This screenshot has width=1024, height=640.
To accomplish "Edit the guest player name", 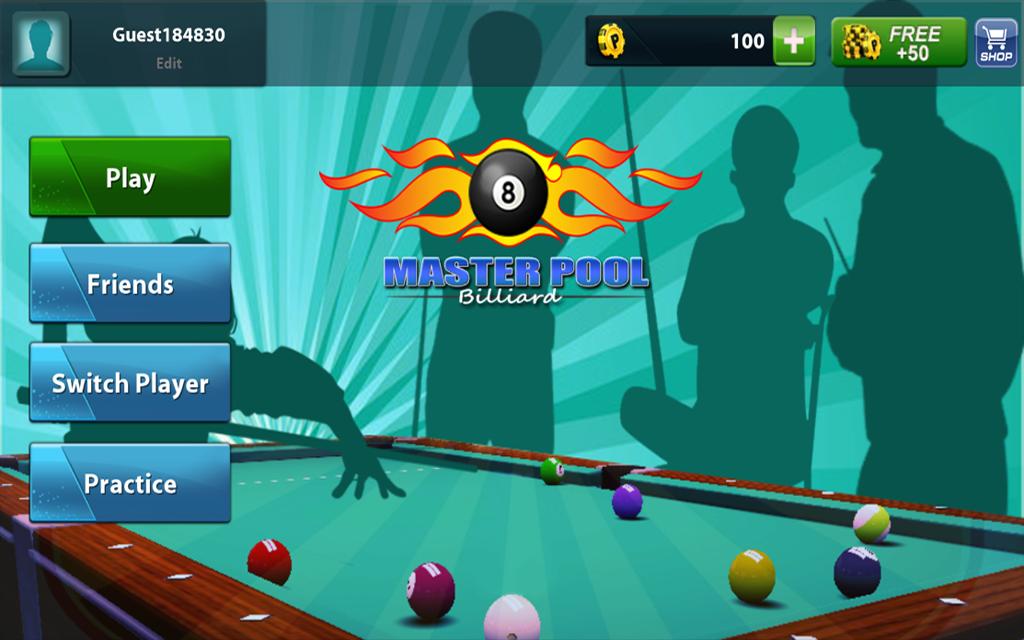I will click(x=168, y=63).
